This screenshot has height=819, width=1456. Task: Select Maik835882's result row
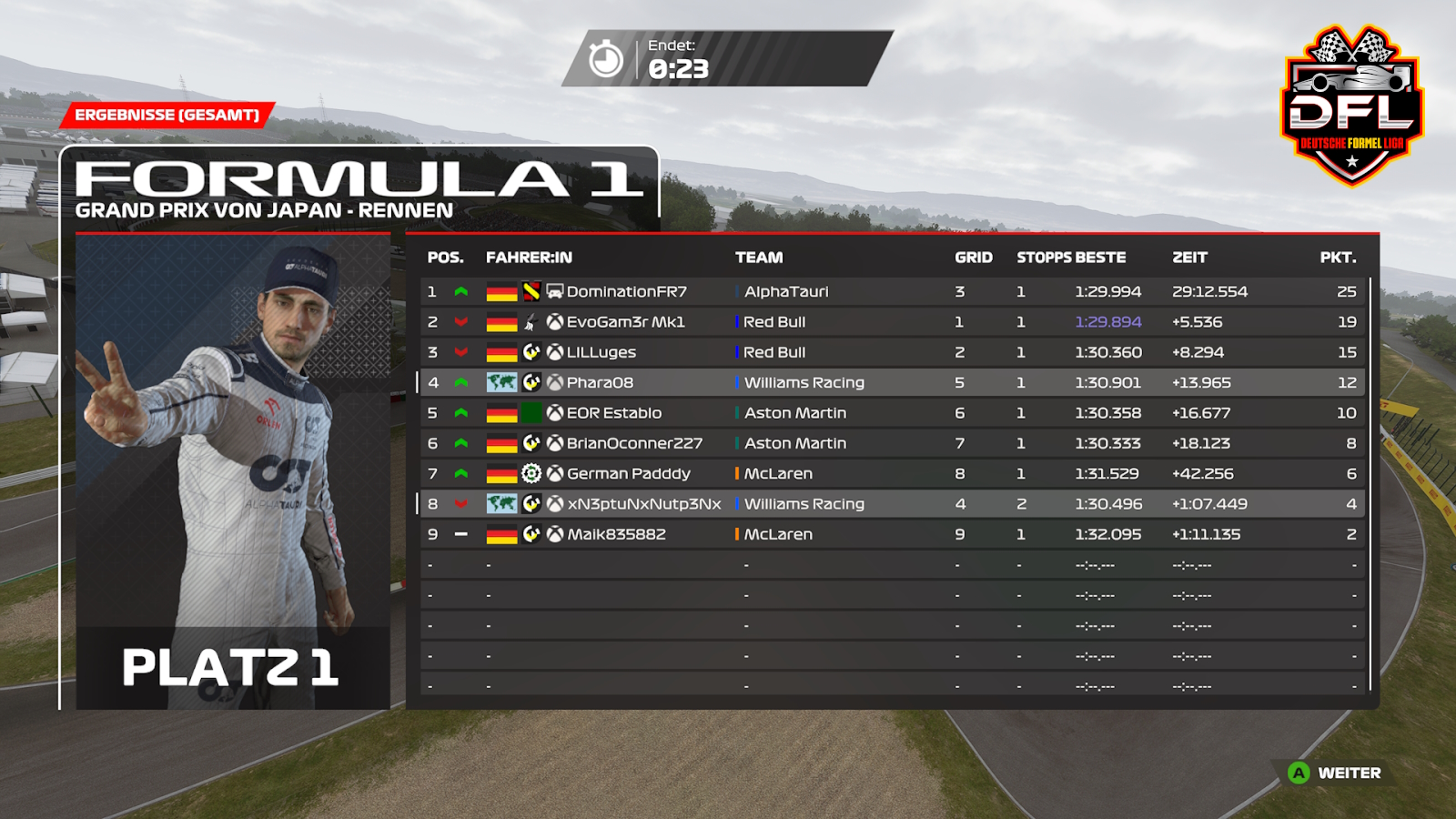click(x=892, y=534)
